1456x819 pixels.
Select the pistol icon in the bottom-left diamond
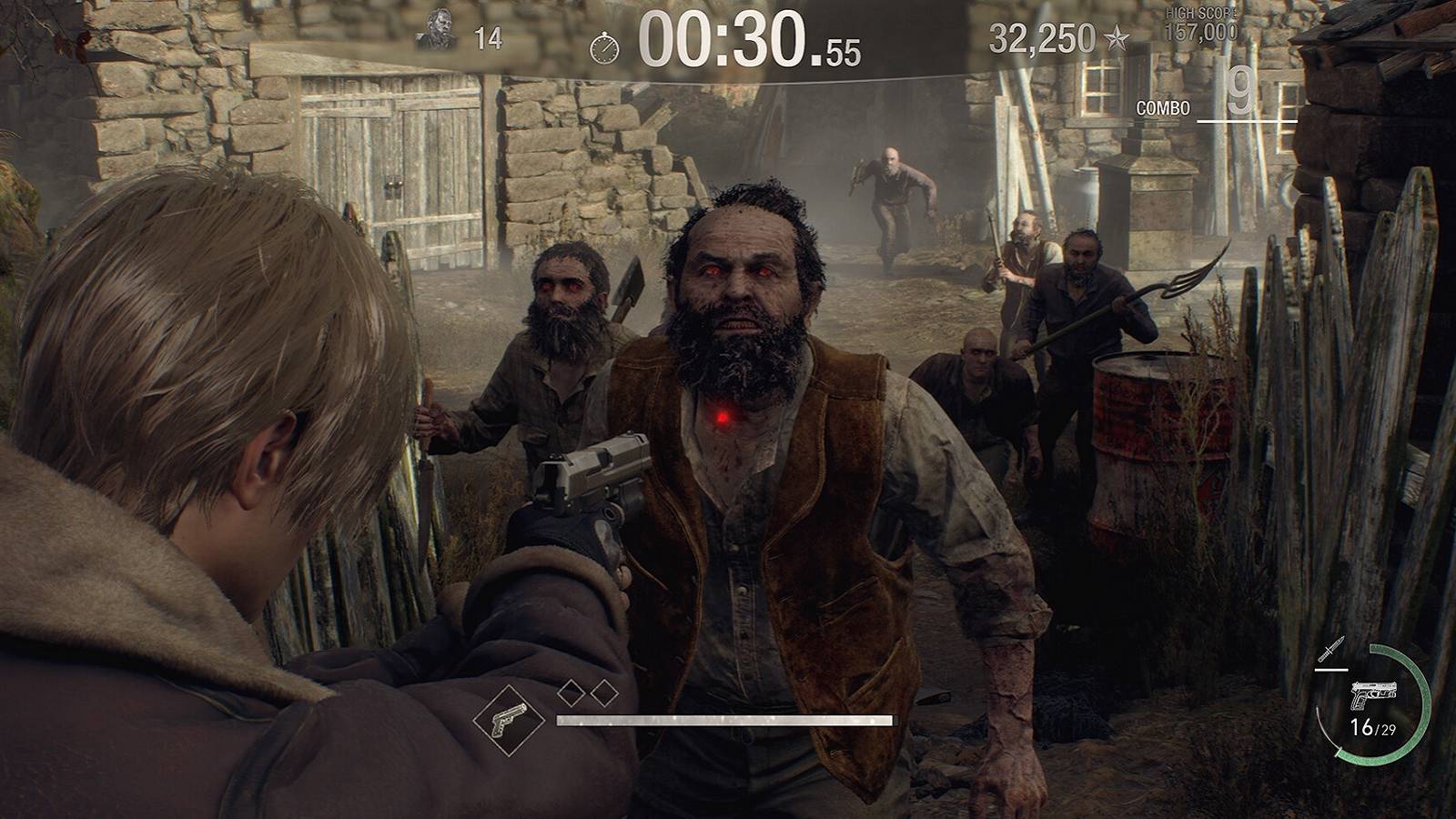coord(509,719)
